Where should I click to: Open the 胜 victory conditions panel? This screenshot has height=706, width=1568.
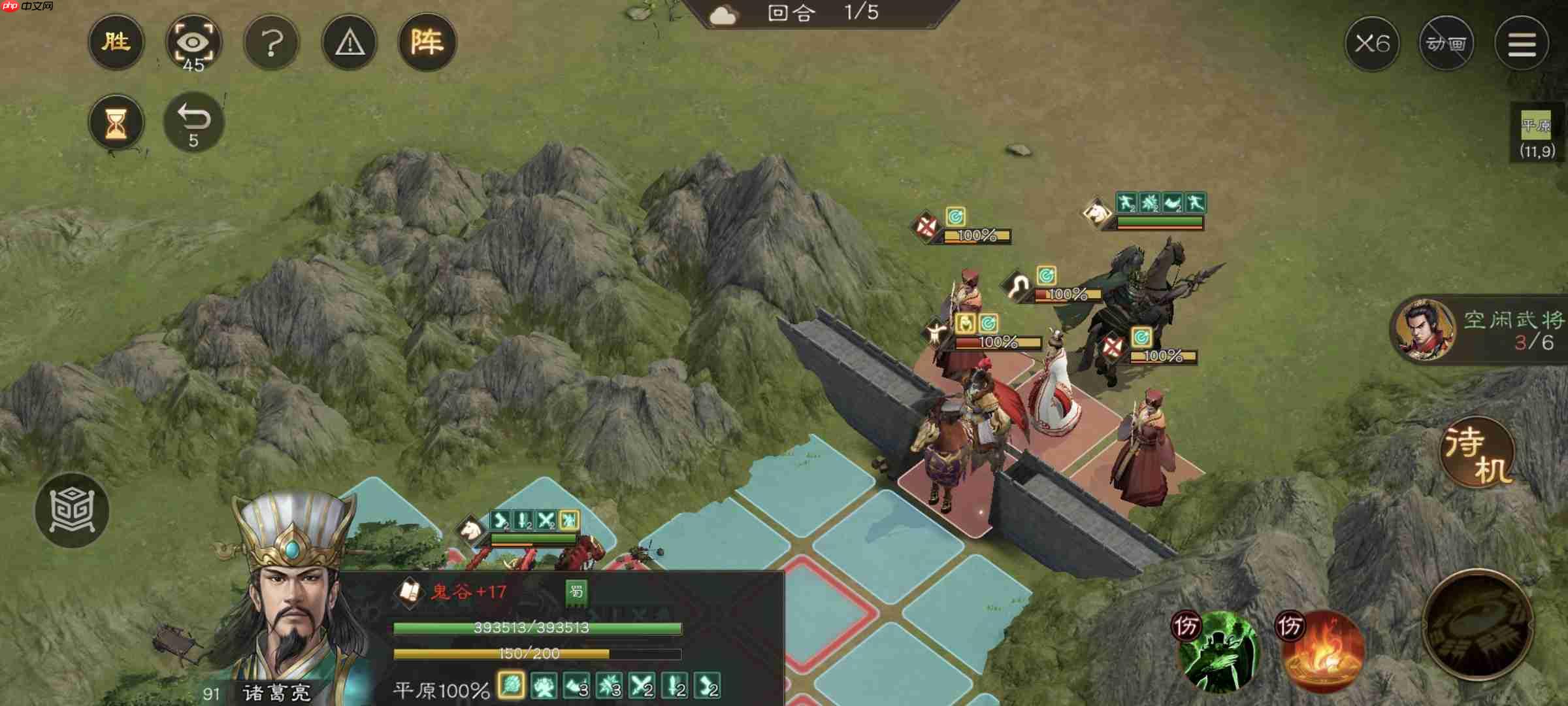coord(116,42)
